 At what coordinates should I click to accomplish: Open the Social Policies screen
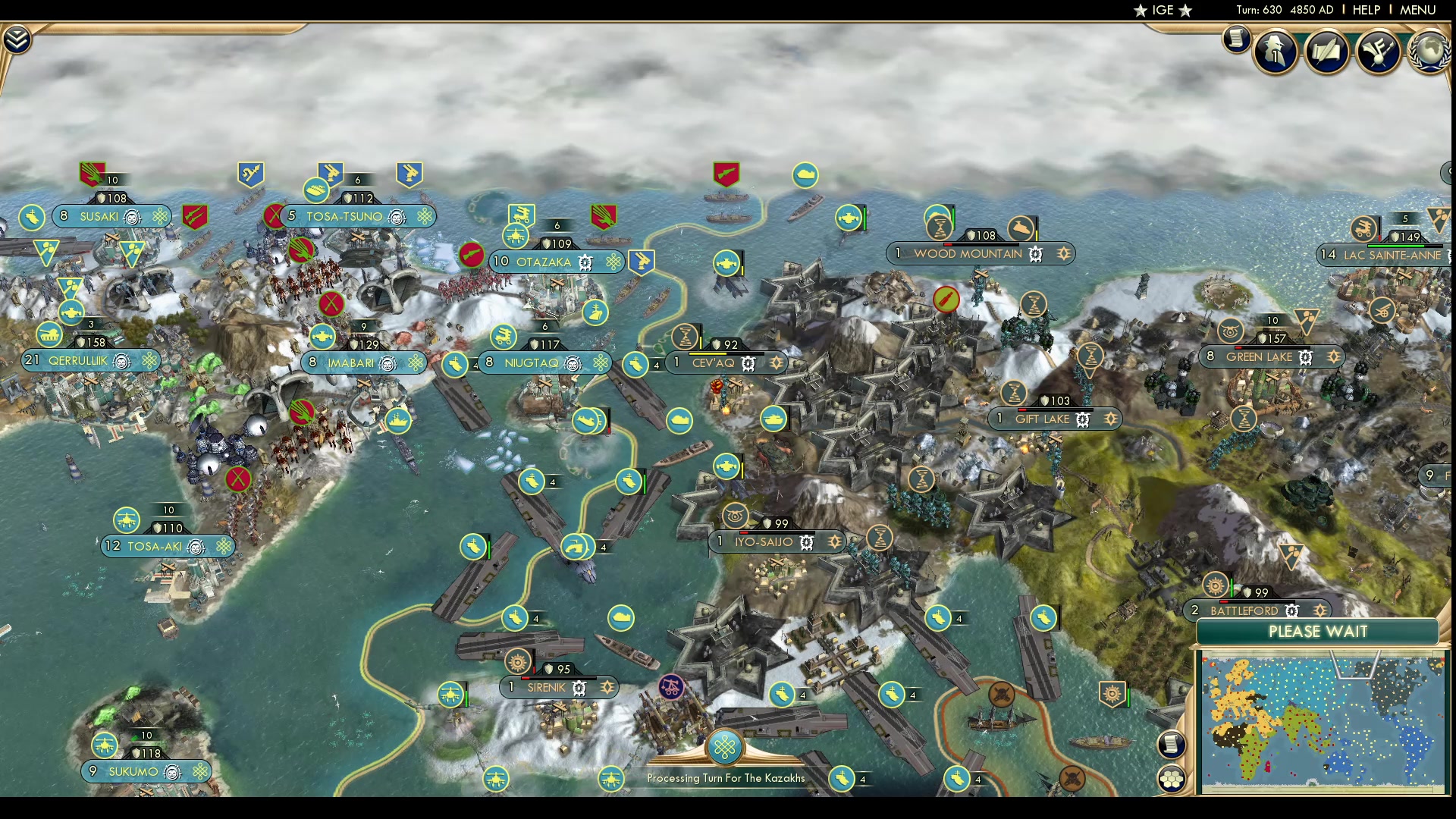tap(1328, 52)
